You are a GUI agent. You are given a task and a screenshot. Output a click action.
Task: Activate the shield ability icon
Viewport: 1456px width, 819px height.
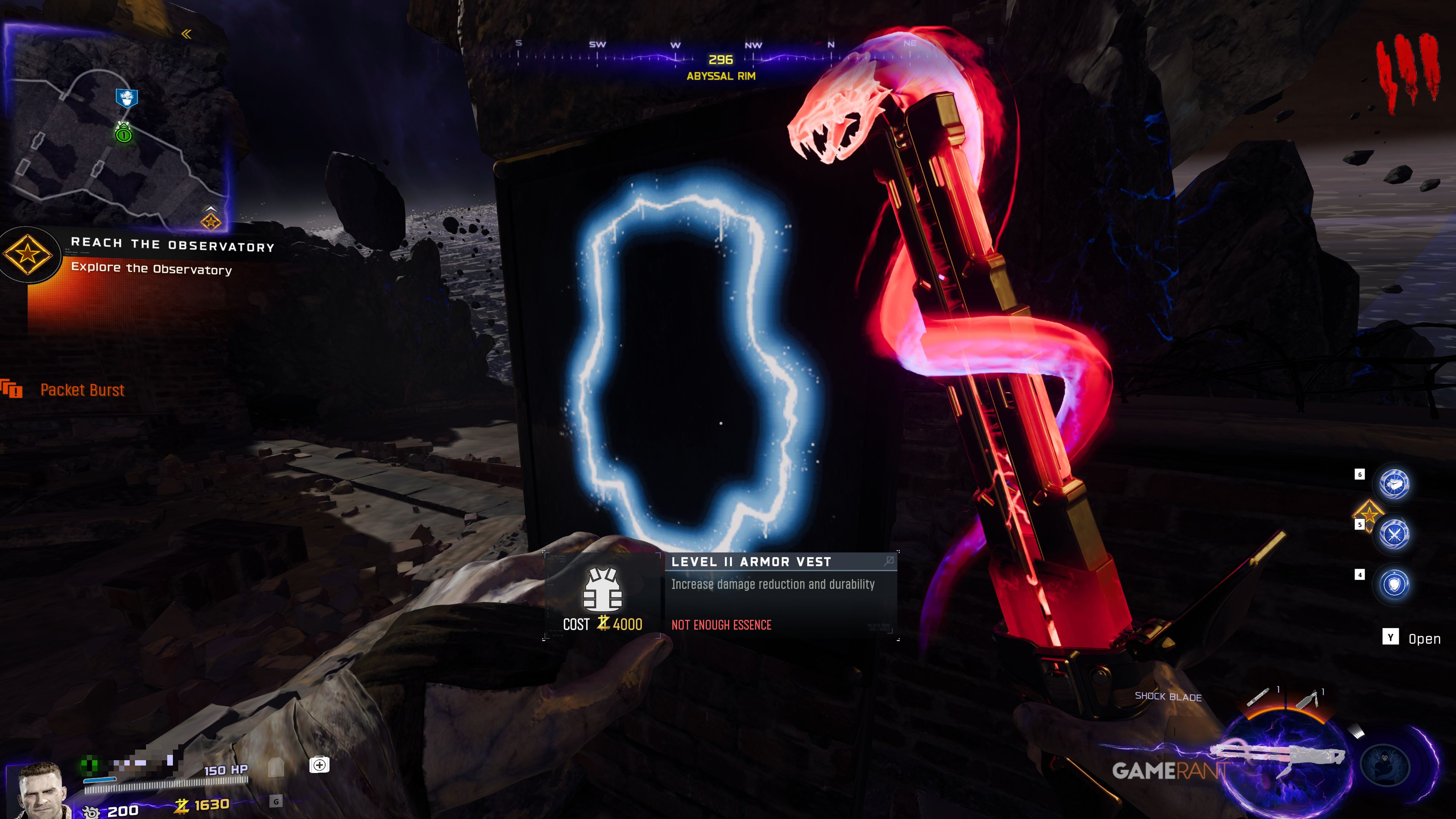point(1394,584)
